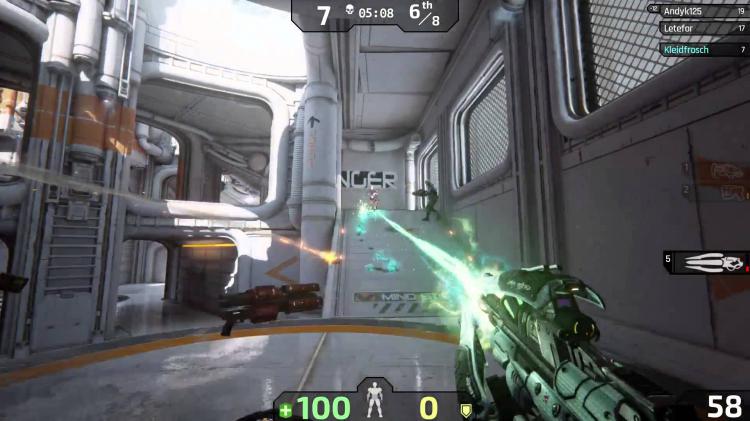The width and height of the screenshot is (750, 421).
Task: Select the weapon in slot 5
Action: tap(711, 262)
